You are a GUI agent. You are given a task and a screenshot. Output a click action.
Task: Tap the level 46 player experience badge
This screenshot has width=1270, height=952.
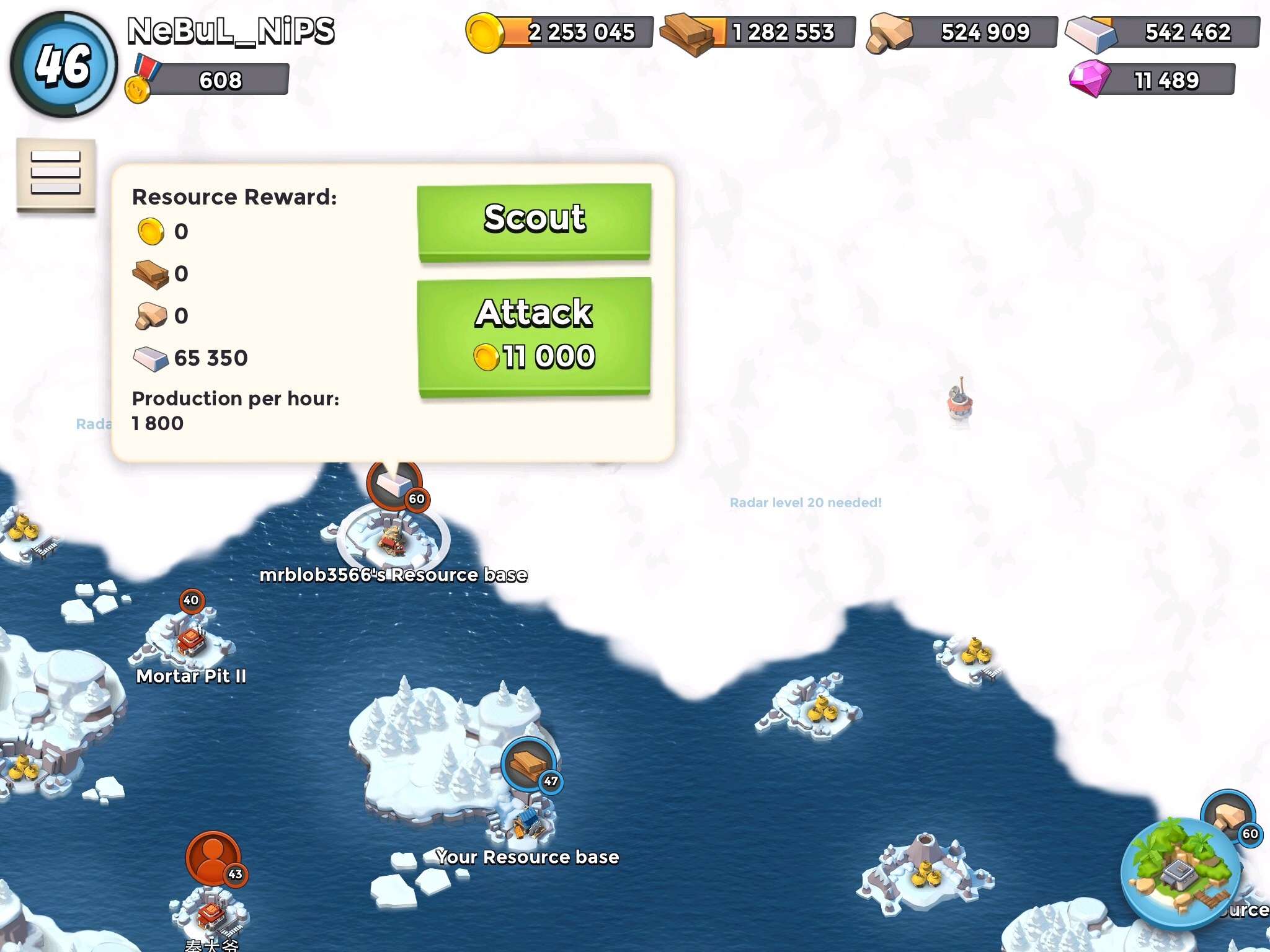click(63, 64)
